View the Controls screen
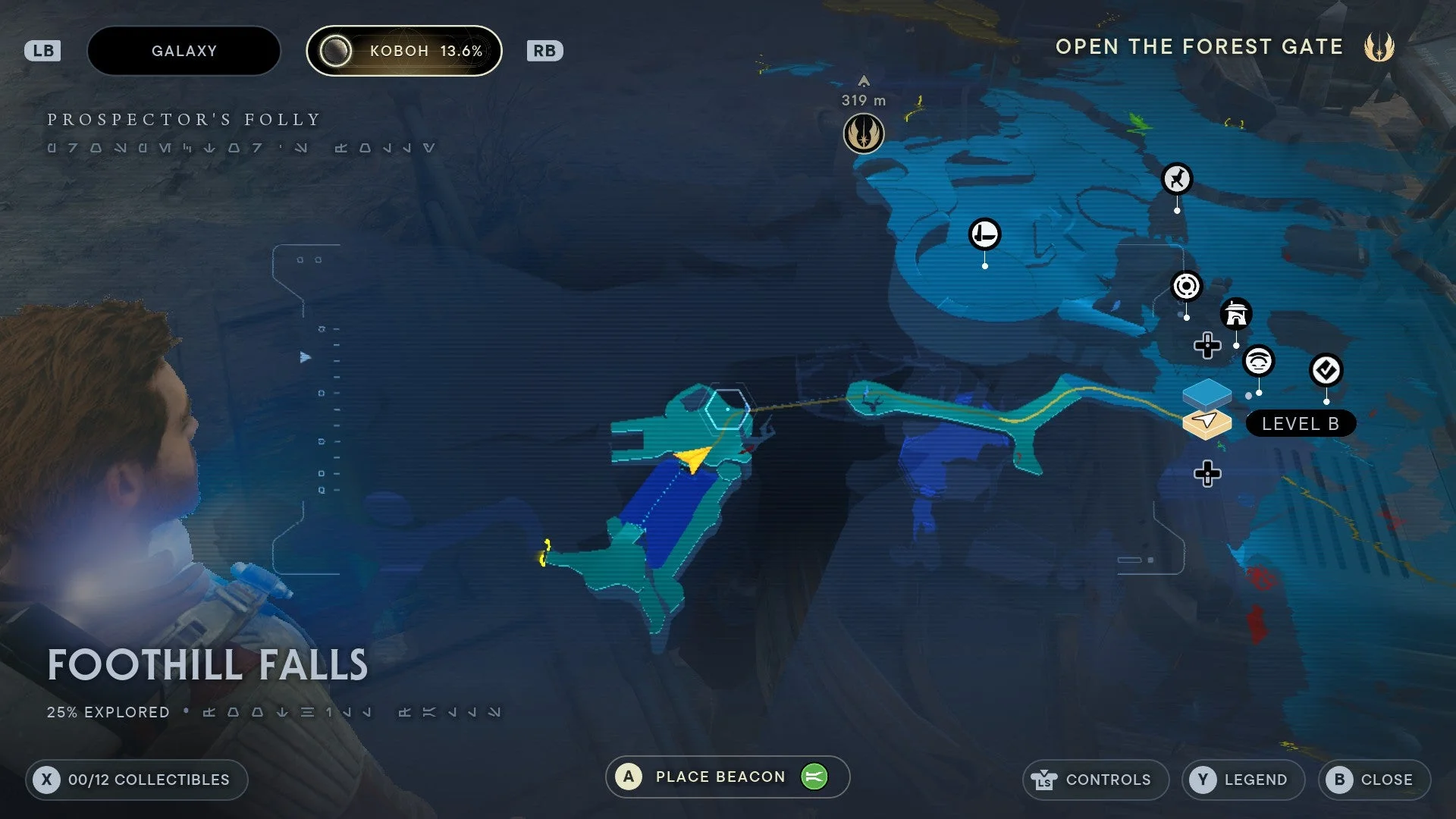This screenshot has width=1456, height=819. [x=1095, y=780]
